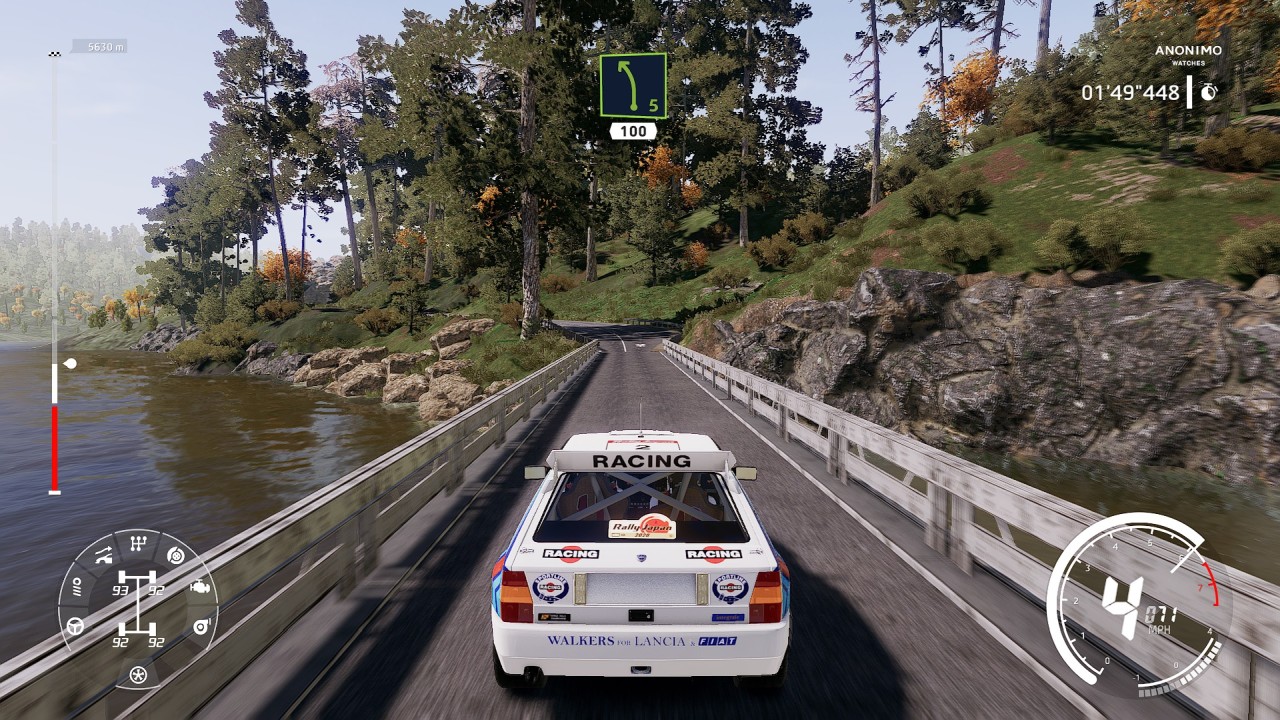Select the gearbox status icon
Screen dimensions: 1280x720
[138, 544]
